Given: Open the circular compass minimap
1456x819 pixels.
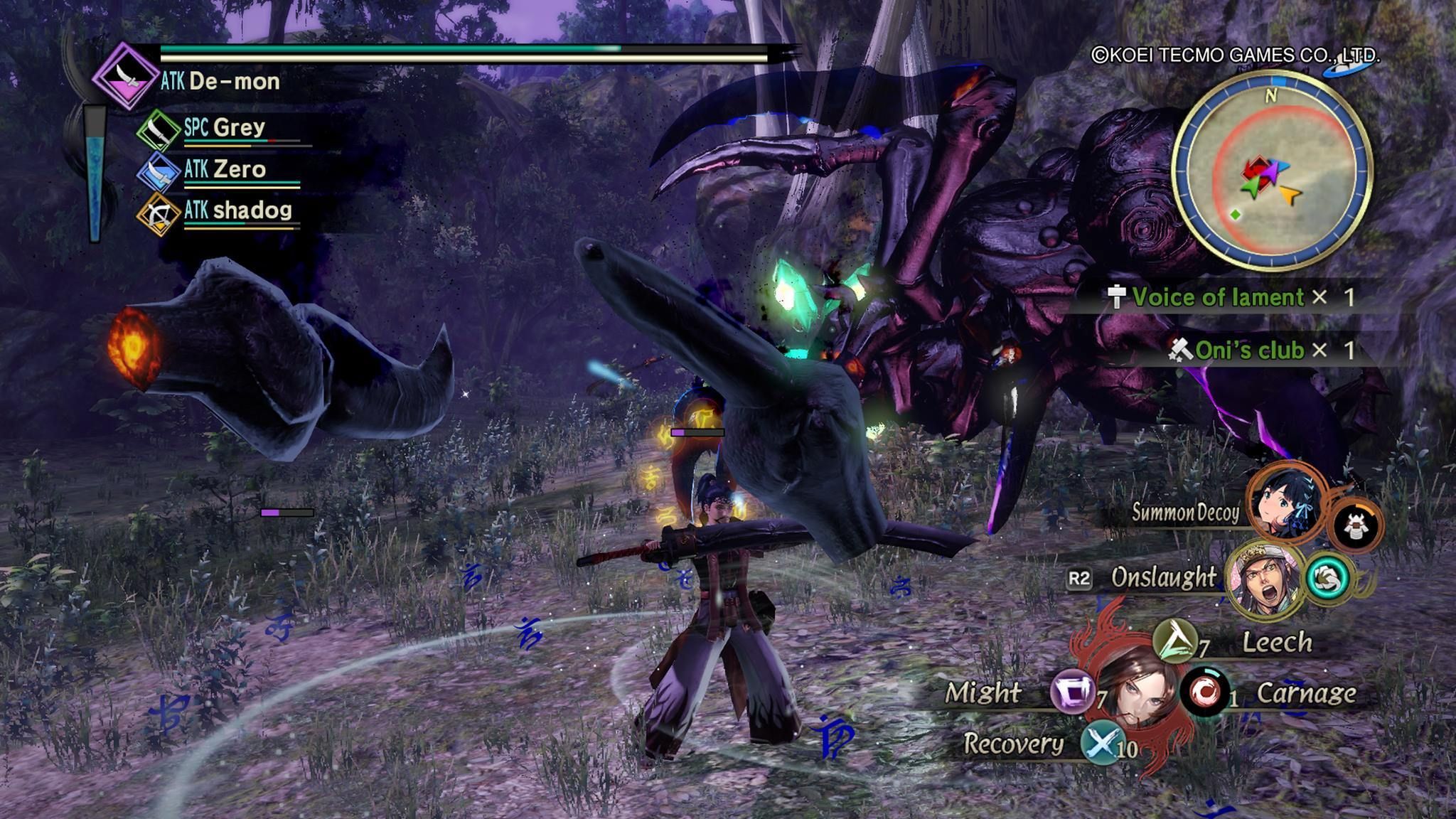Looking at the screenshot, I should coord(1272,171).
